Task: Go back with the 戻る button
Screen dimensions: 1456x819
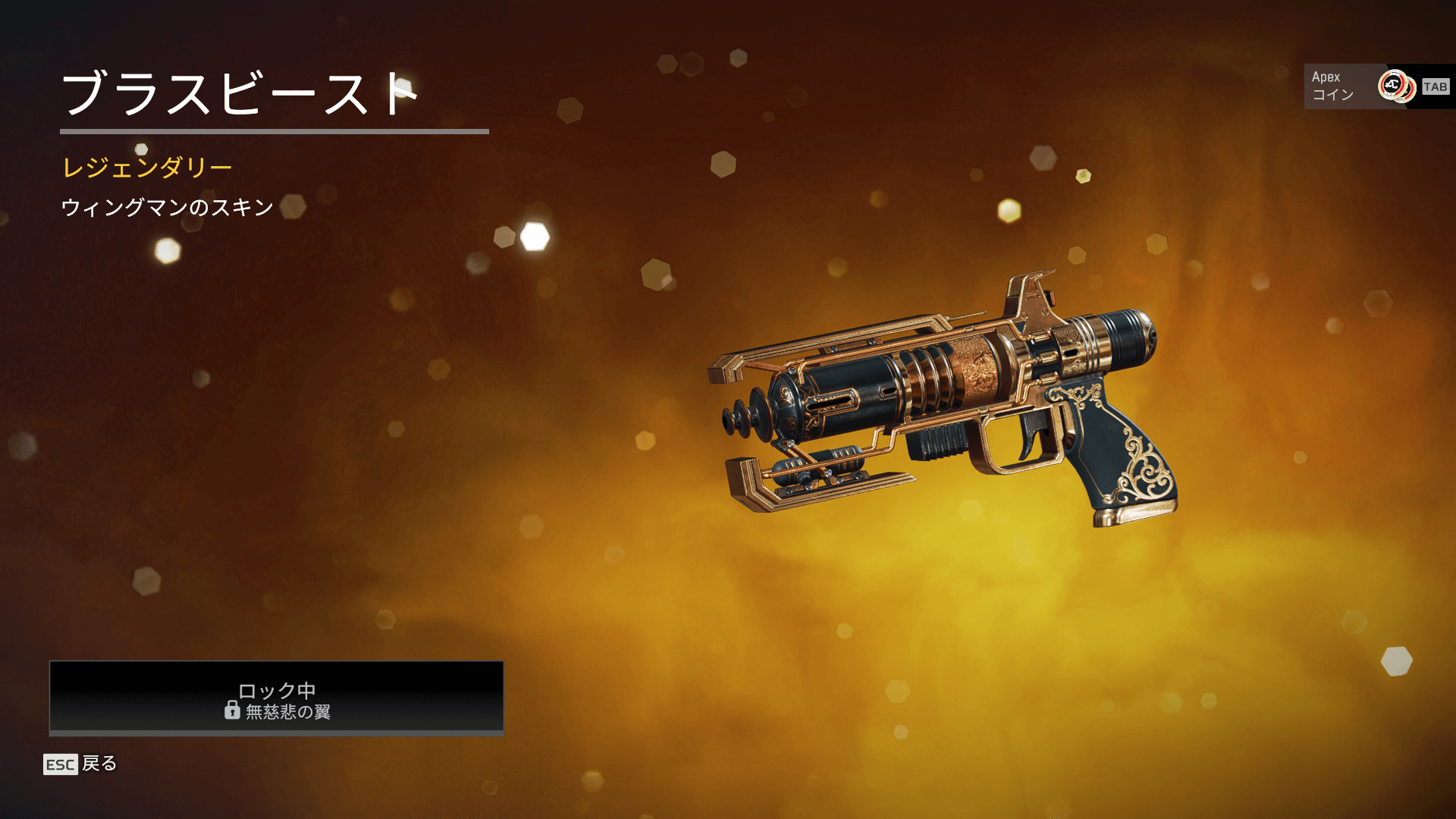Action: (x=81, y=764)
